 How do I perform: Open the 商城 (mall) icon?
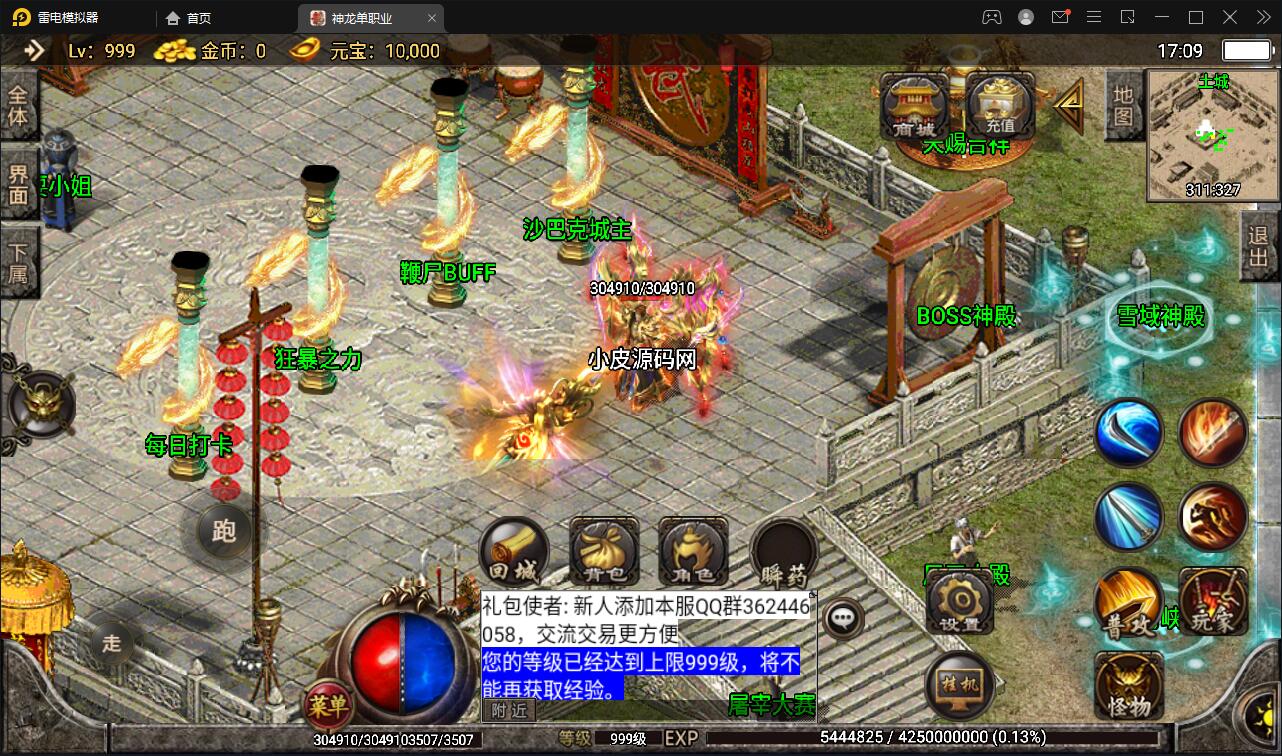[913, 103]
